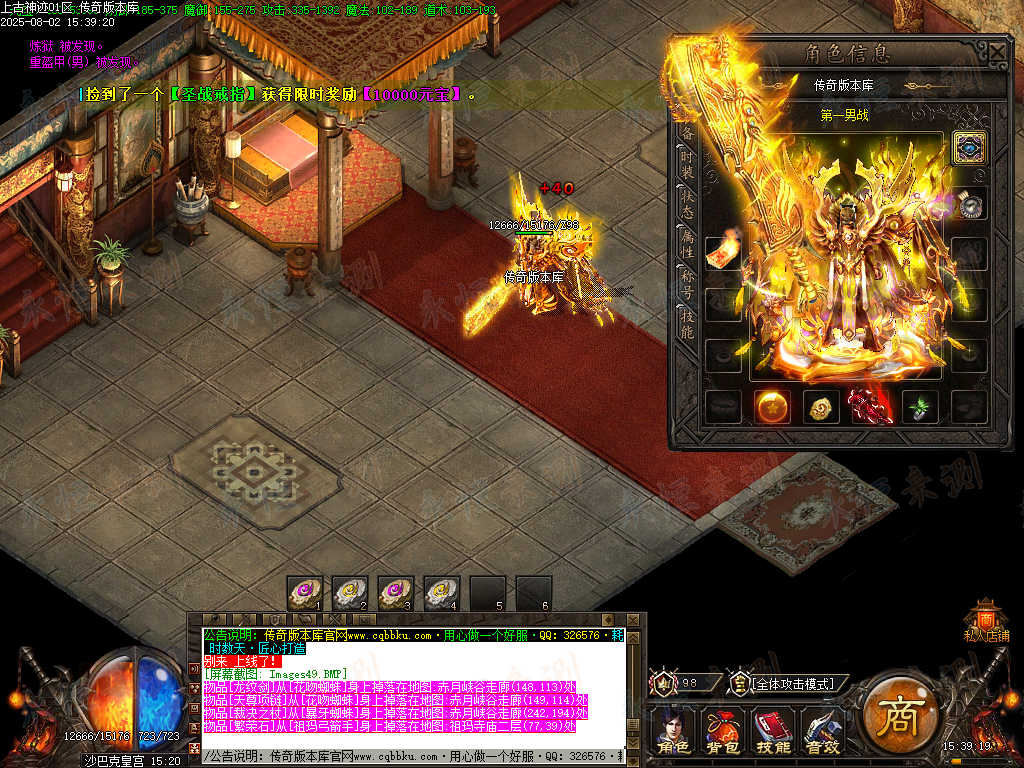The image size is (1024, 768).
Task: Choose the red dragon equipment slot
Action: tap(871, 407)
